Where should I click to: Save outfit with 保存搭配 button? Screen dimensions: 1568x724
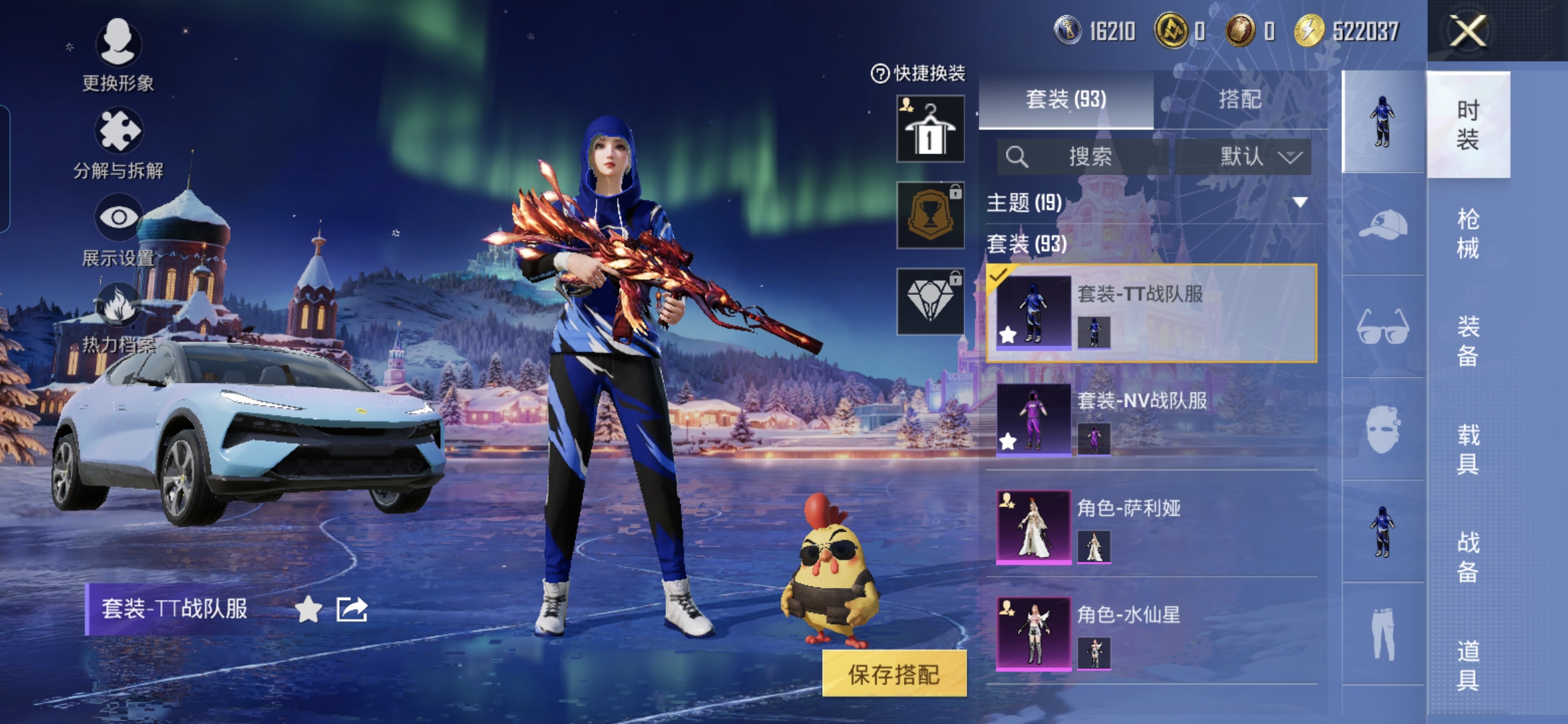click(894, 674)
